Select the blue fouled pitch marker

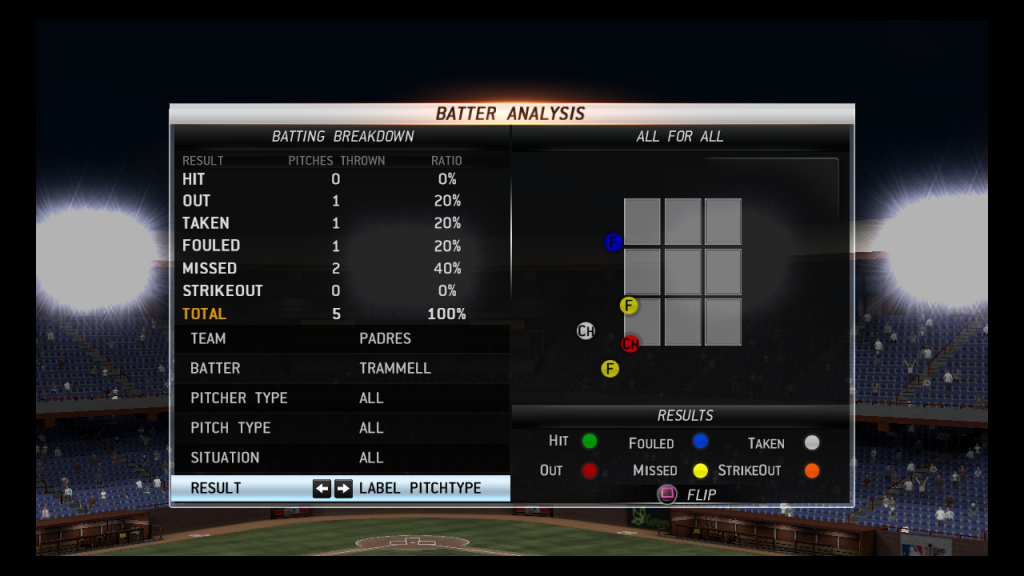pos(614,242)
